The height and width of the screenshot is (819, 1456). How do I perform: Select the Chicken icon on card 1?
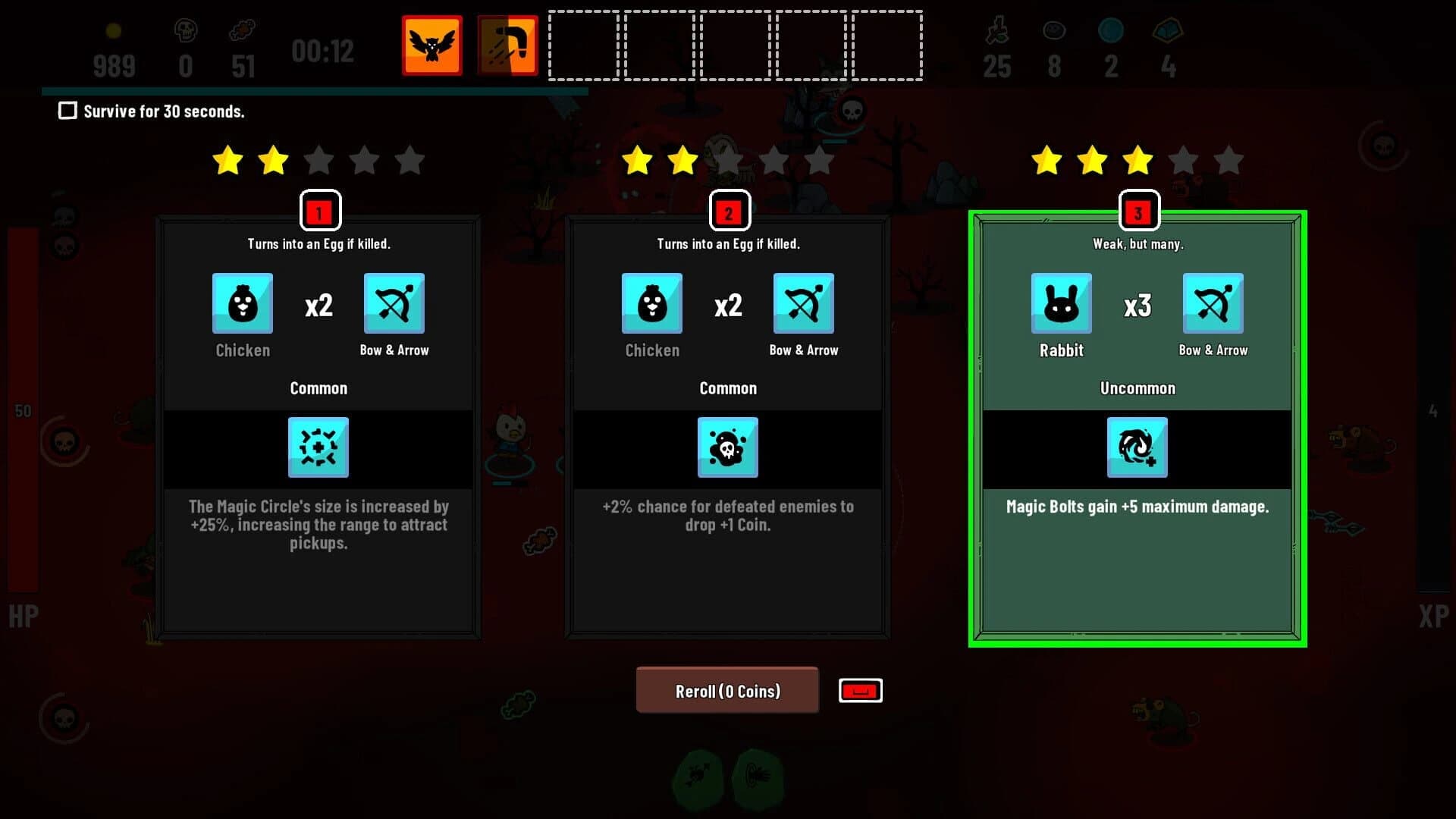point(243,303)
